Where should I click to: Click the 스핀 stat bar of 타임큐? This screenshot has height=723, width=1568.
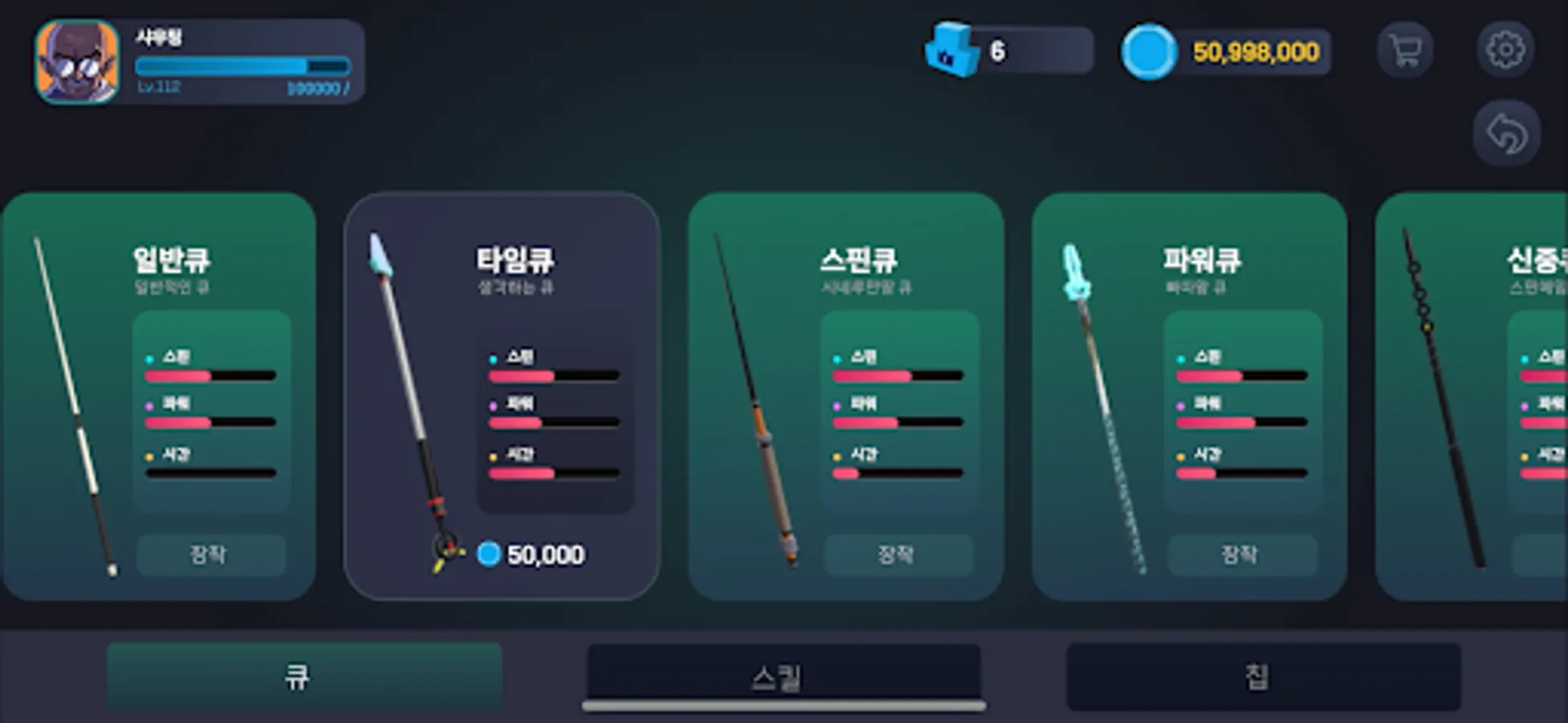coord(552,375)
